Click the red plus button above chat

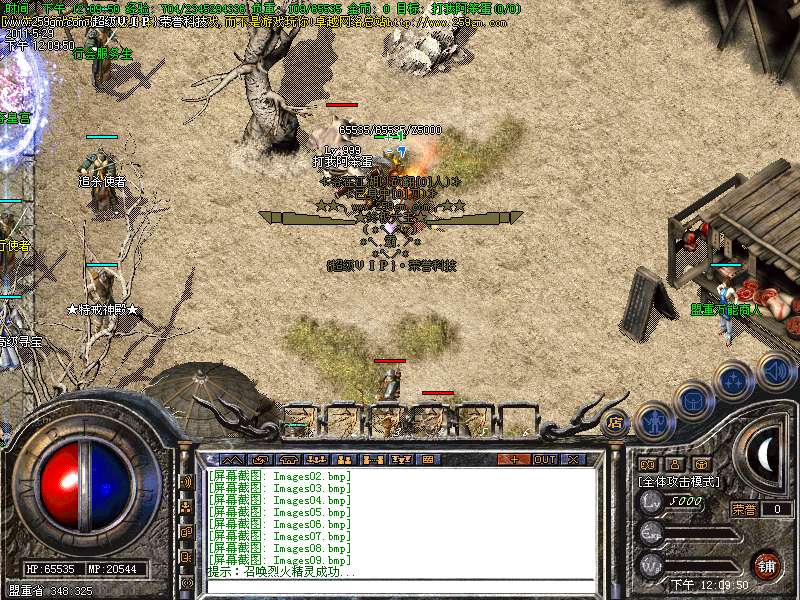pyautogui.click(x=514, y=460)
